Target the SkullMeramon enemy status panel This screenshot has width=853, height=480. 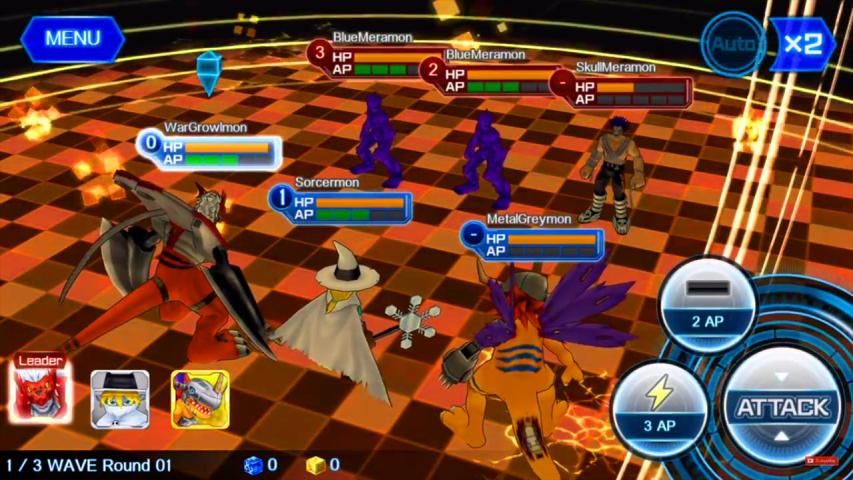click(x=622, y=87)
